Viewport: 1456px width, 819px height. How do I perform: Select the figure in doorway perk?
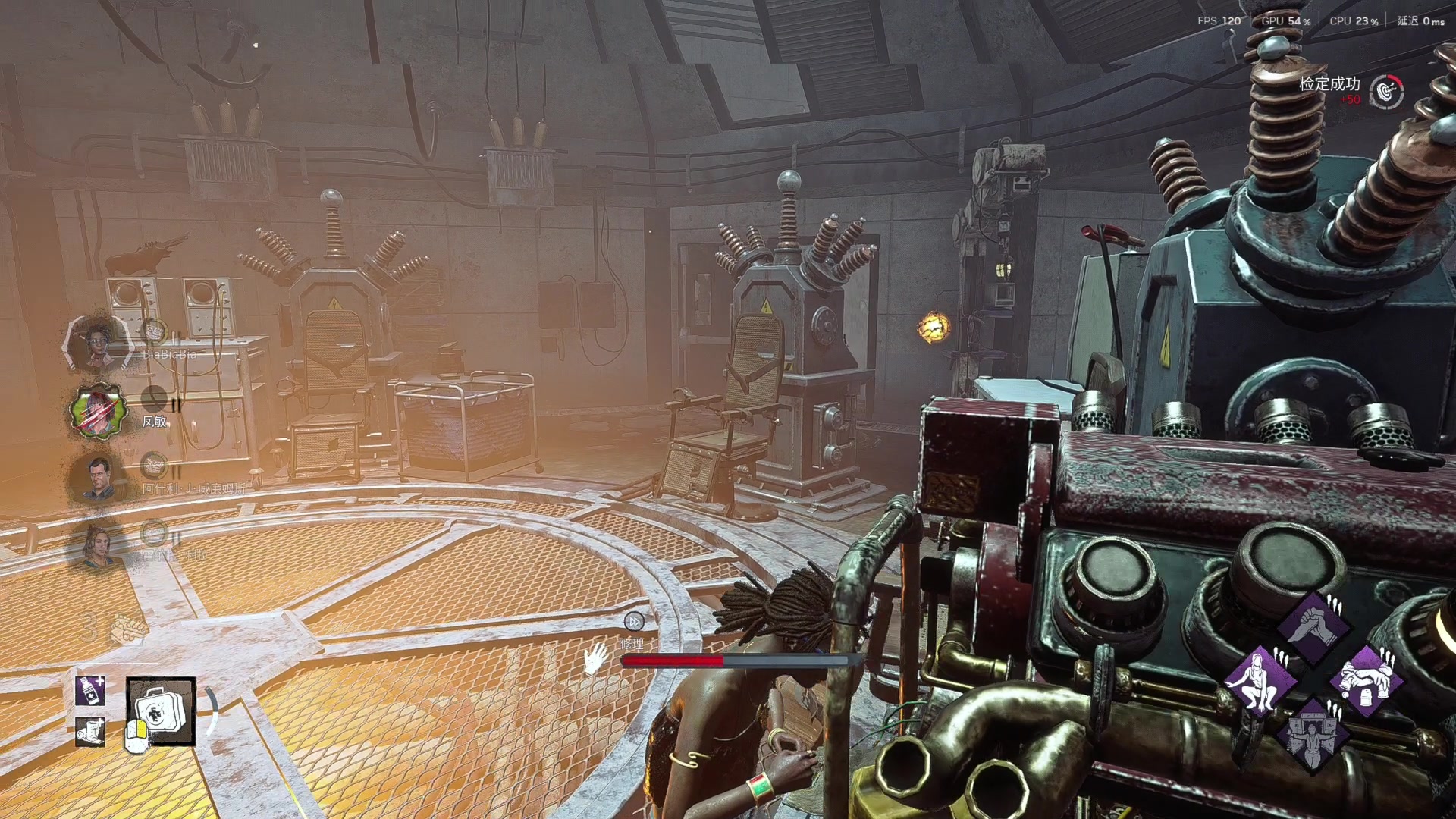coord(1313,733)
